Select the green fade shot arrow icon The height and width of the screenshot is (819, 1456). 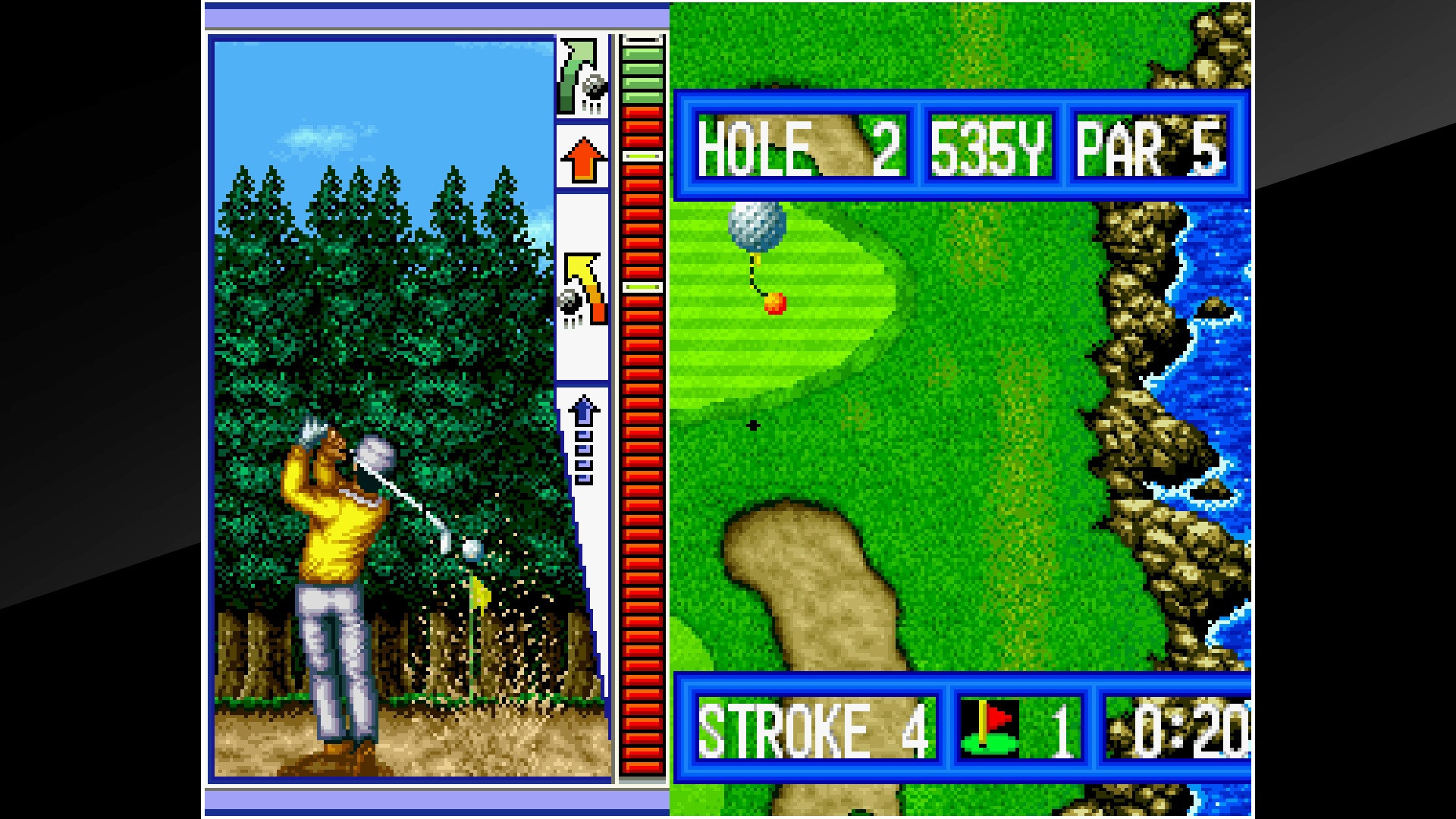(583, 74)
